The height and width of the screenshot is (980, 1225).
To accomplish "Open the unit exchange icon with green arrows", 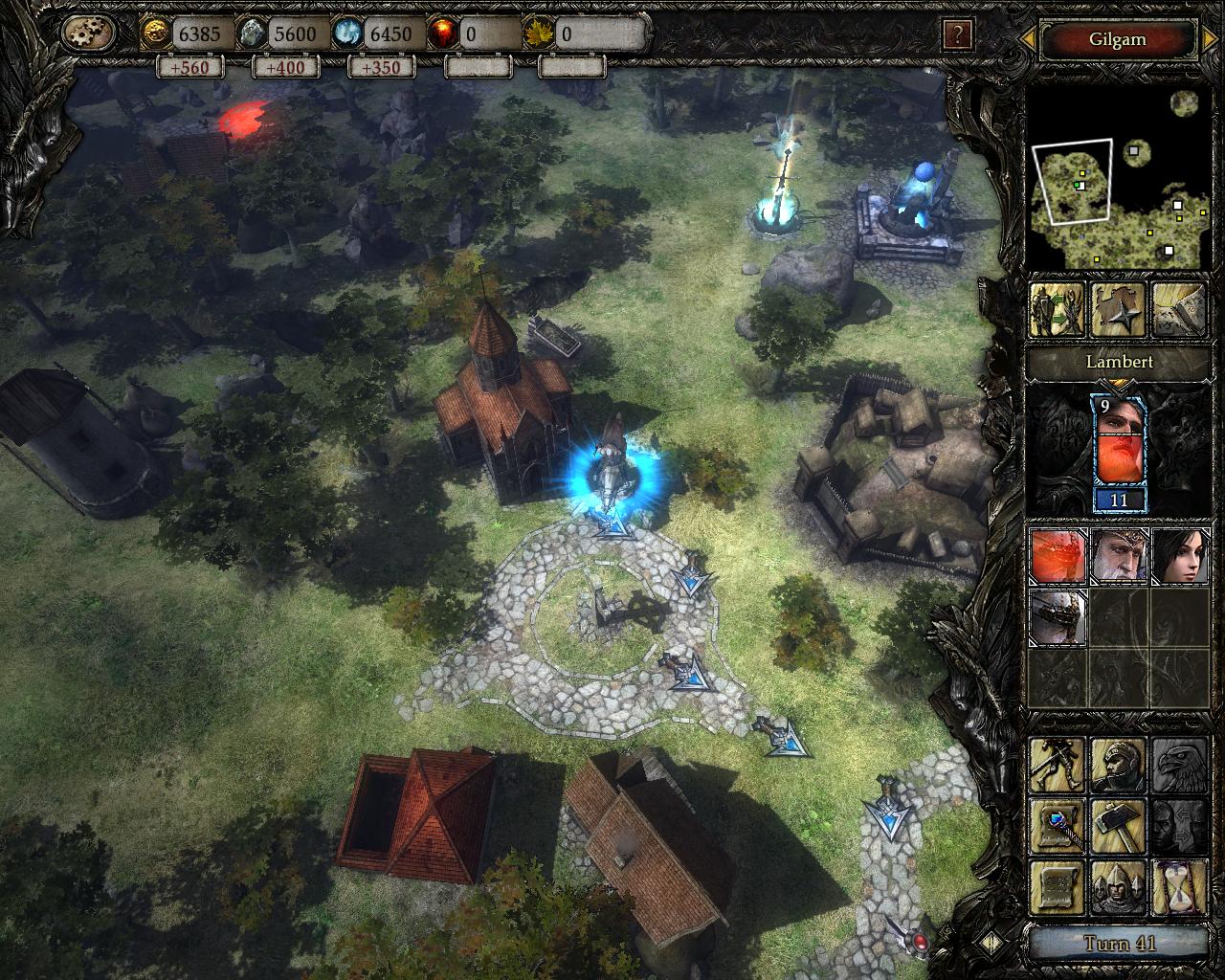I will pyautogui.click(x=1057, y=310).
